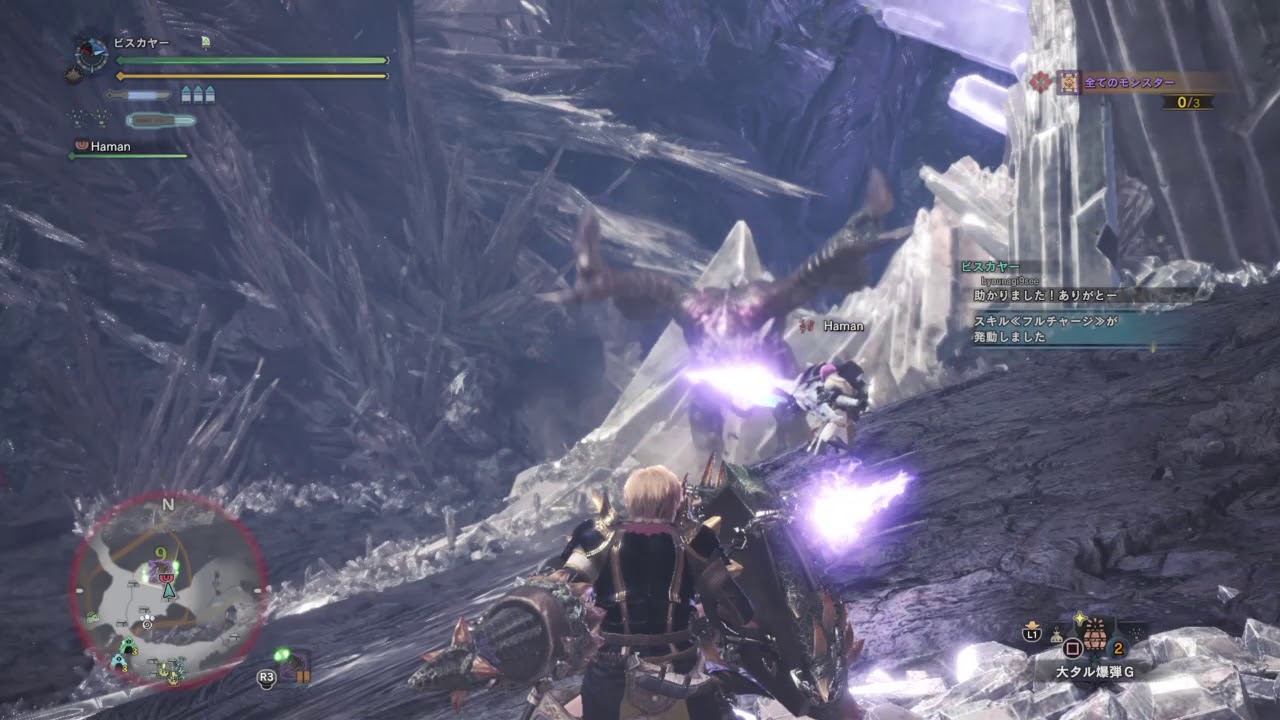Click the Haman player nameplate above the ally

(836, 326)
